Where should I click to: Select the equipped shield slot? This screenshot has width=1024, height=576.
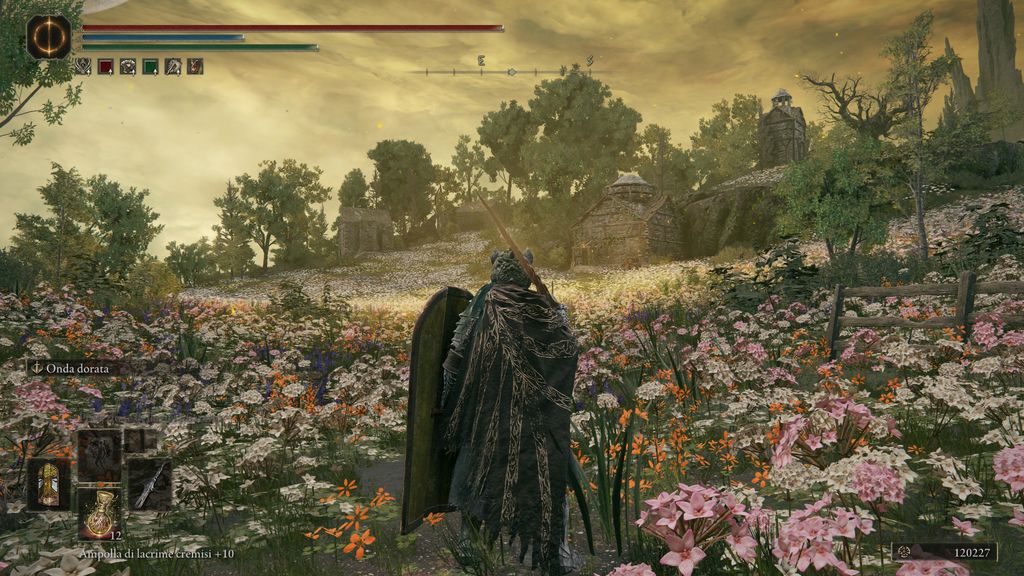[48, 484]
